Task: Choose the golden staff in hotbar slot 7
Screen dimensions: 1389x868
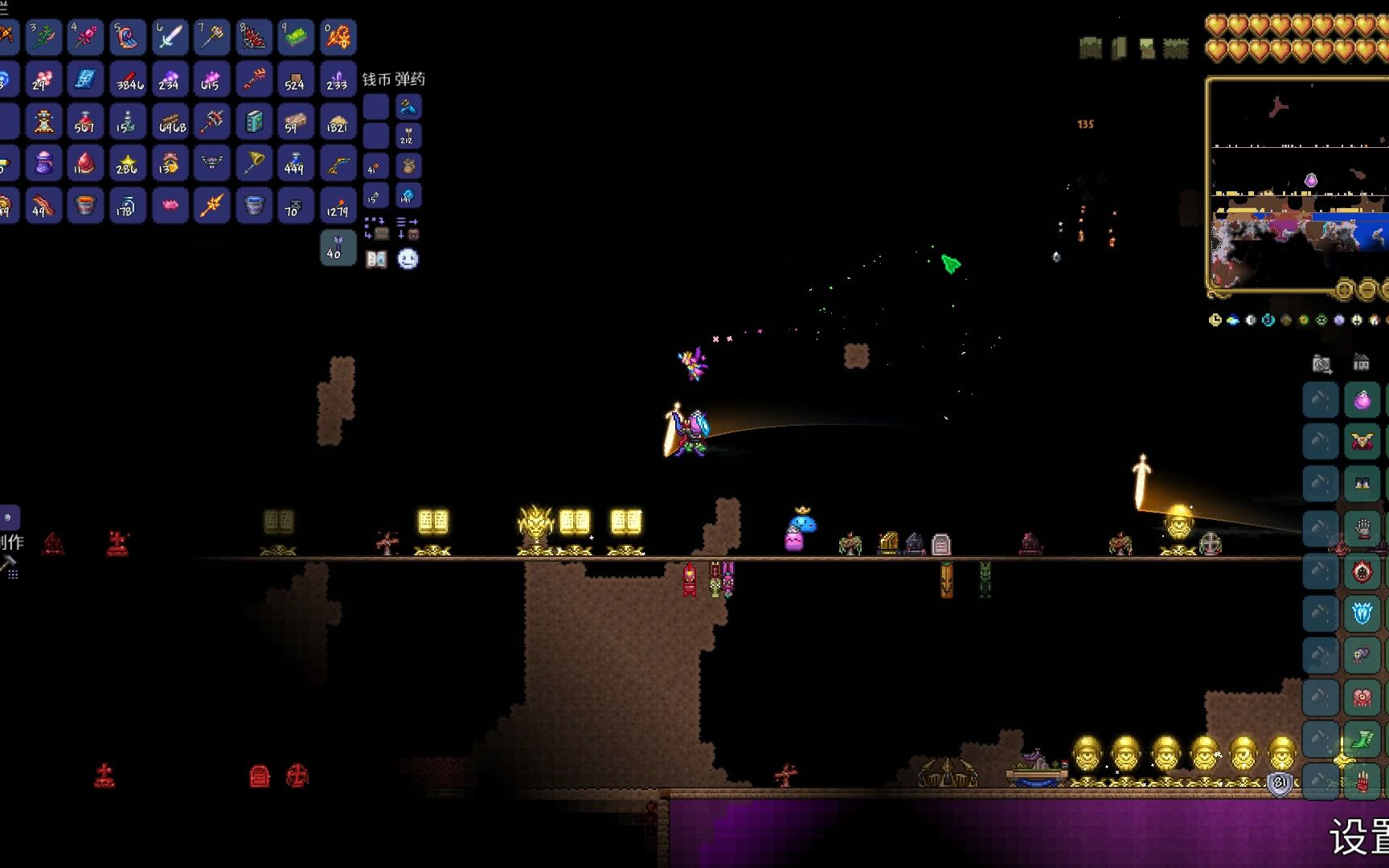Action: (x=211, y=37)
